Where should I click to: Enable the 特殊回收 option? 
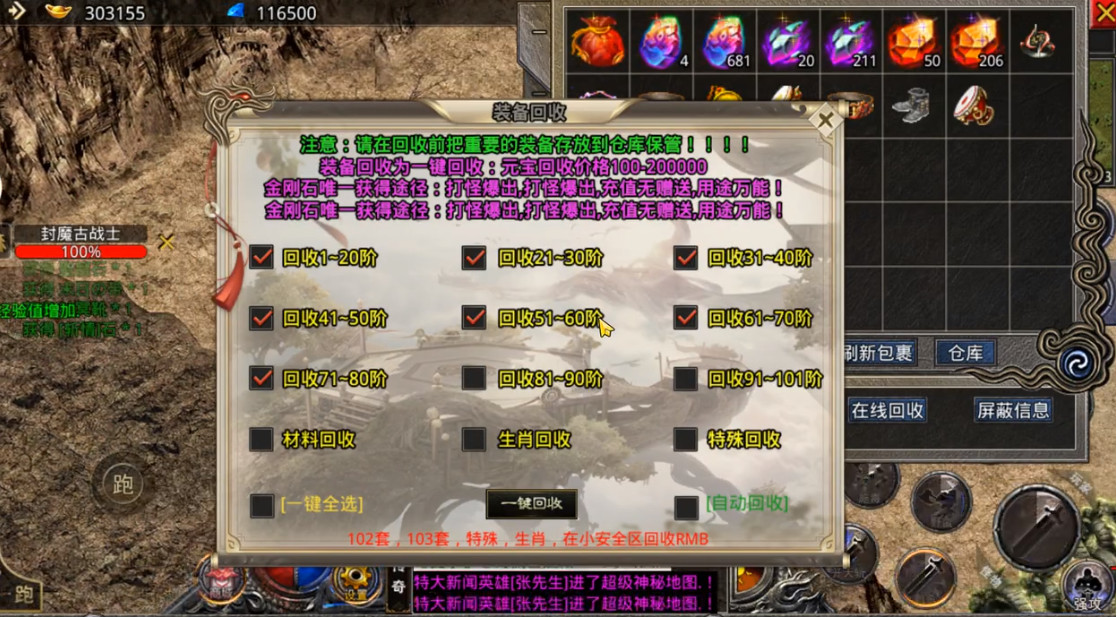686,439
